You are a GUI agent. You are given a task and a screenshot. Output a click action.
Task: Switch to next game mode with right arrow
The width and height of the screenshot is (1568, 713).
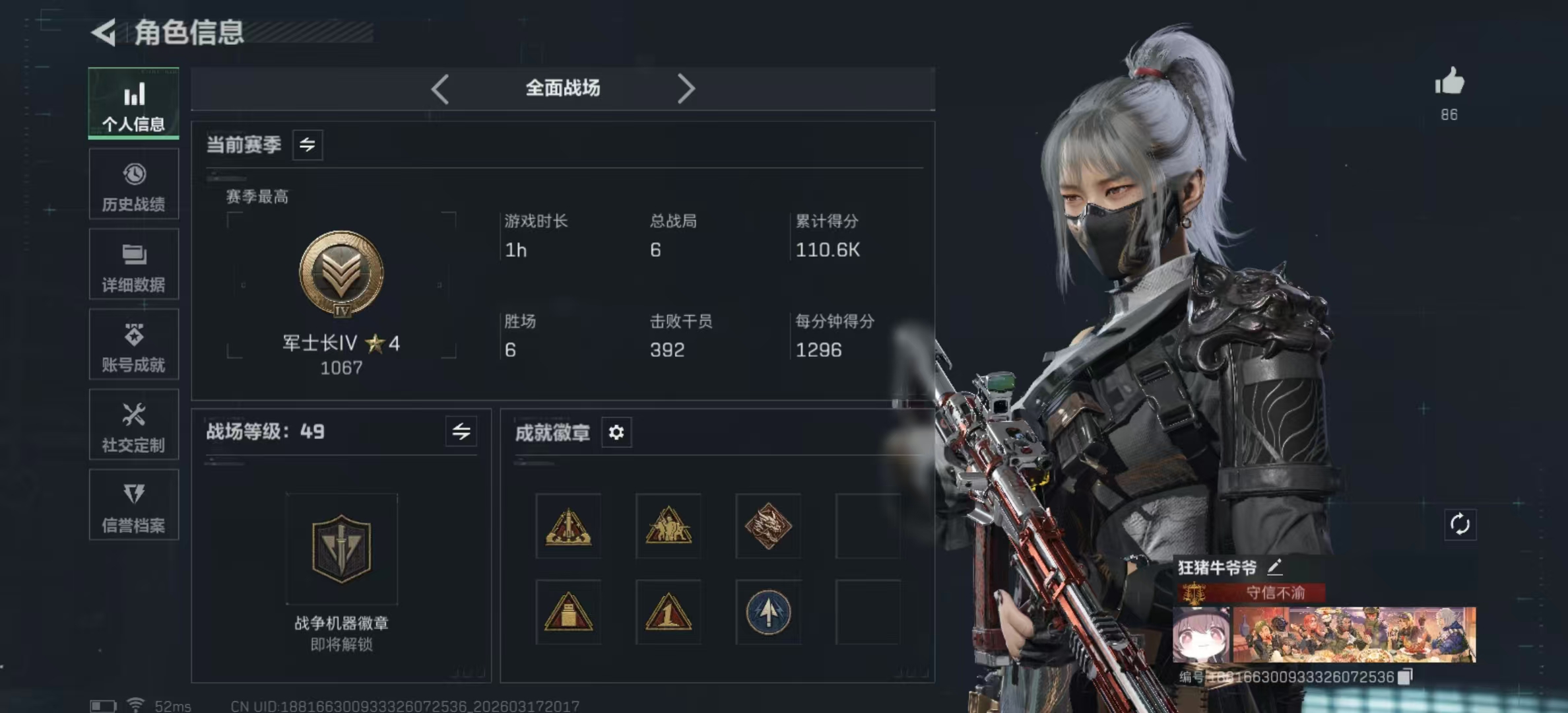(x=686, y=88)
